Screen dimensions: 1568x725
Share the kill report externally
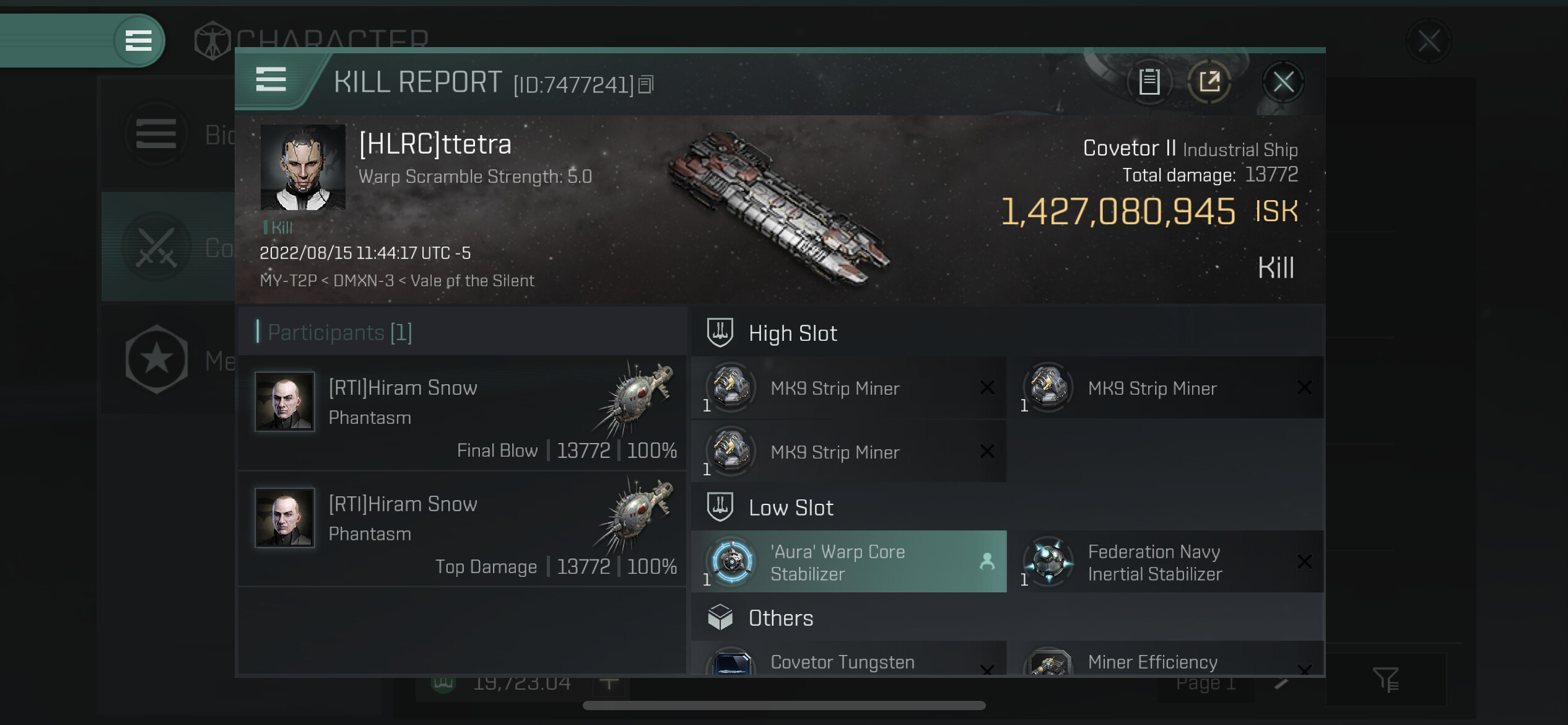(1209, 82)
